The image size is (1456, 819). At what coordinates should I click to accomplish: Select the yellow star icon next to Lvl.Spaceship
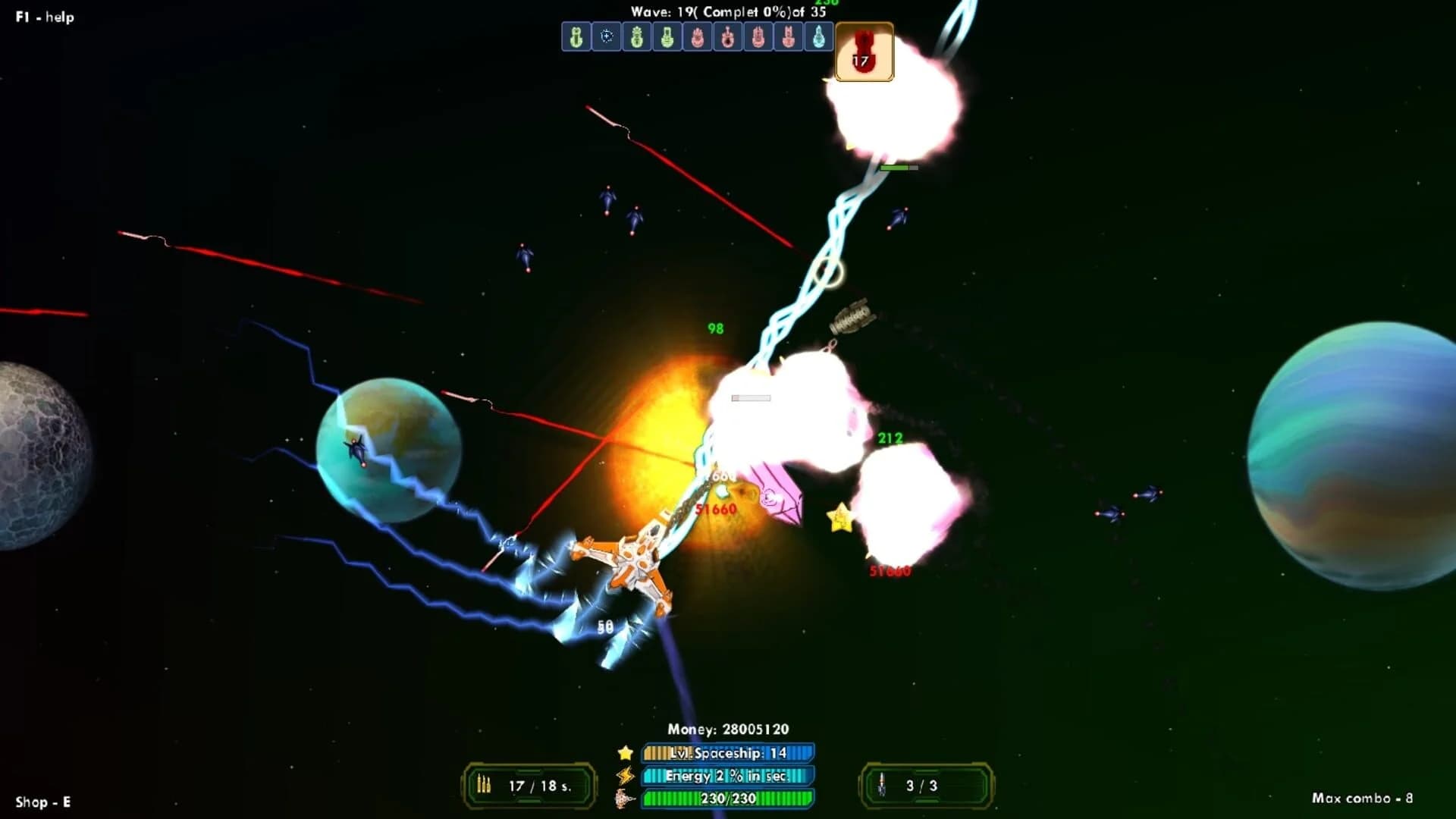tap(623, 755)
